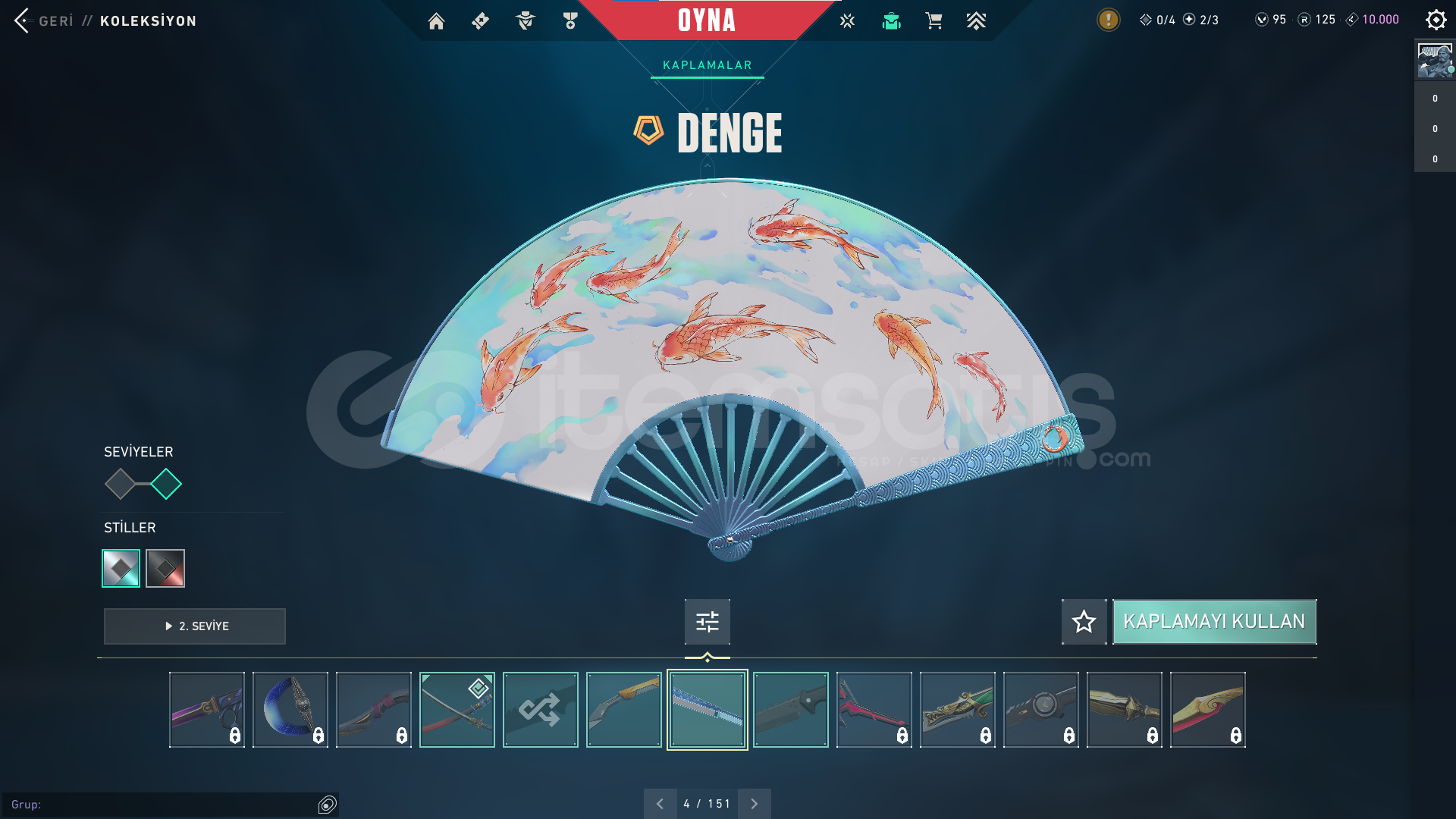This screenshot has height=819, width=1456.
Task: Select the second level teal diamond
Action: [x=166, y=484]
